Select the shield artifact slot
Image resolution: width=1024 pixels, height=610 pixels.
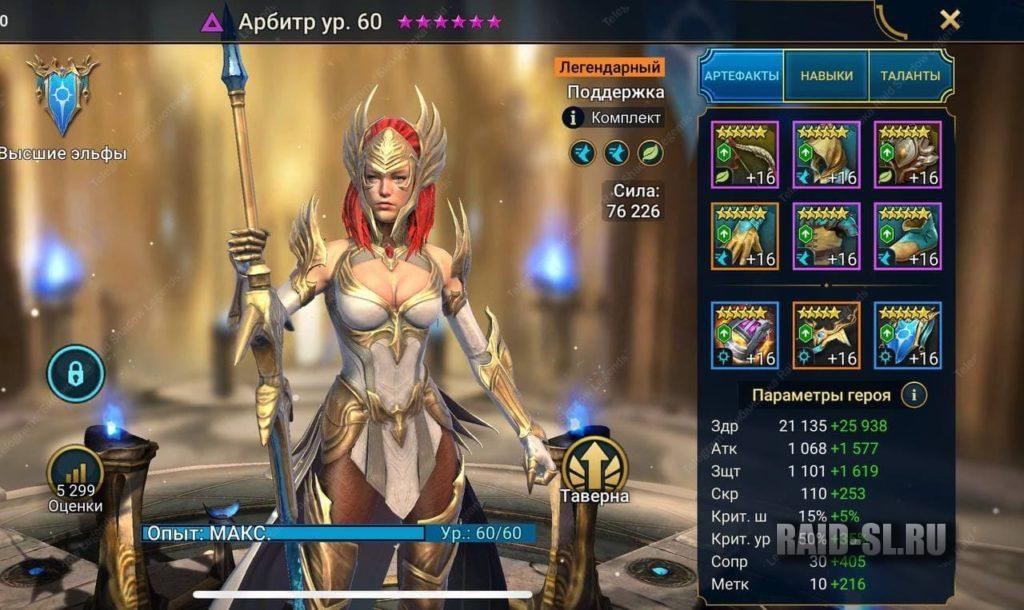(908, 154)
